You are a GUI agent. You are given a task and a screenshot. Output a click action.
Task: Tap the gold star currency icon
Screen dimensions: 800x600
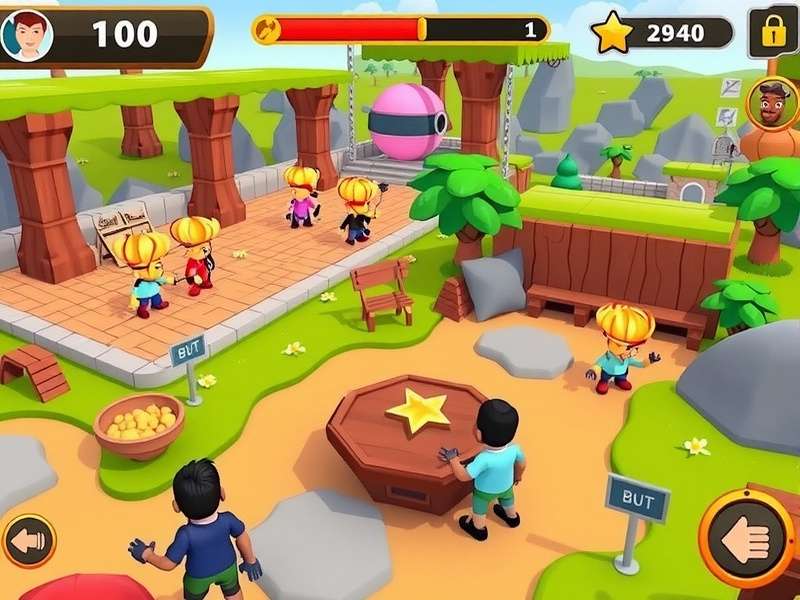pyautogui.click(x=612, y=34)
